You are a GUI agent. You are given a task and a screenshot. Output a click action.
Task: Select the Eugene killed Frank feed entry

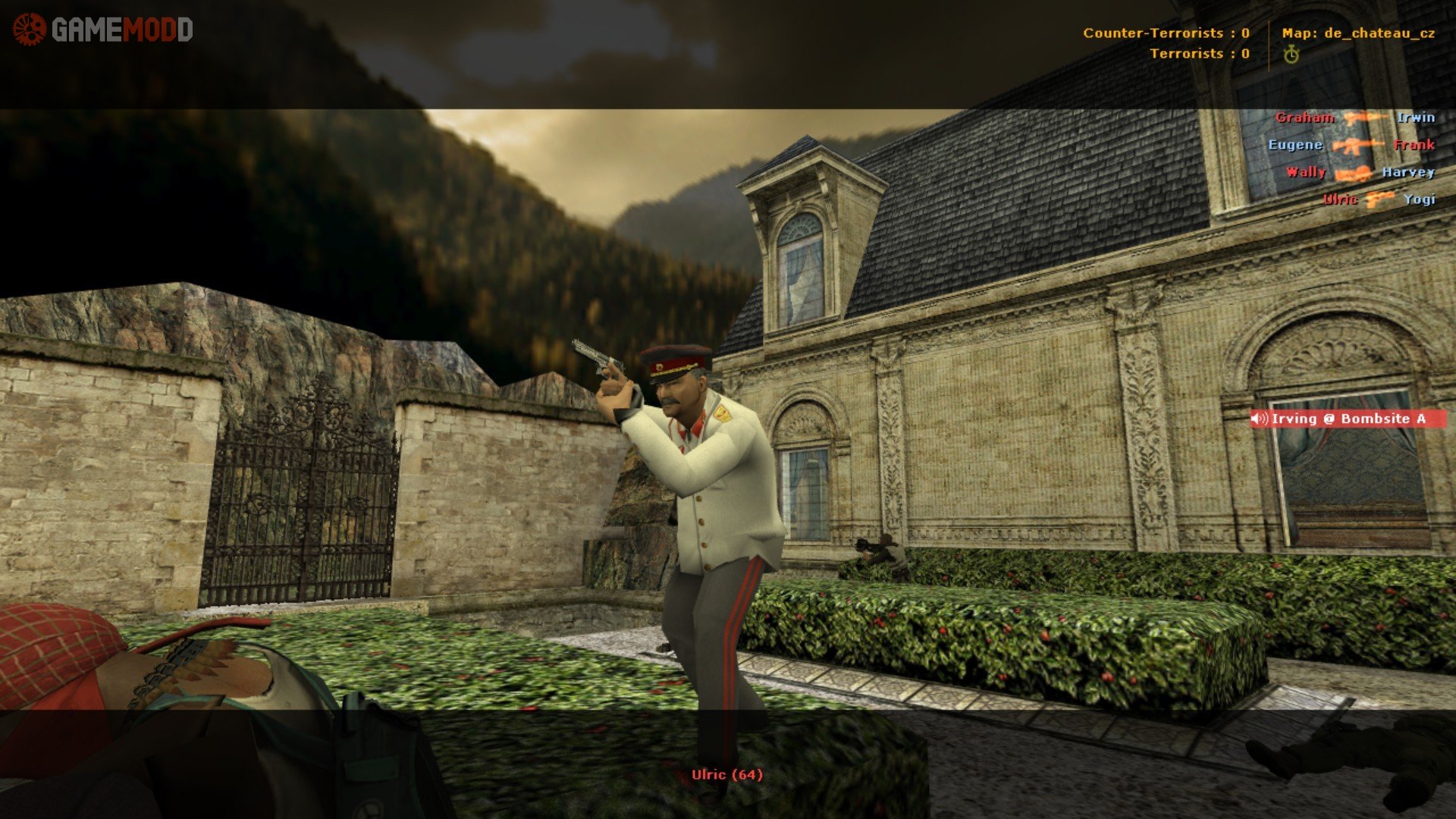pos(1351,145)
